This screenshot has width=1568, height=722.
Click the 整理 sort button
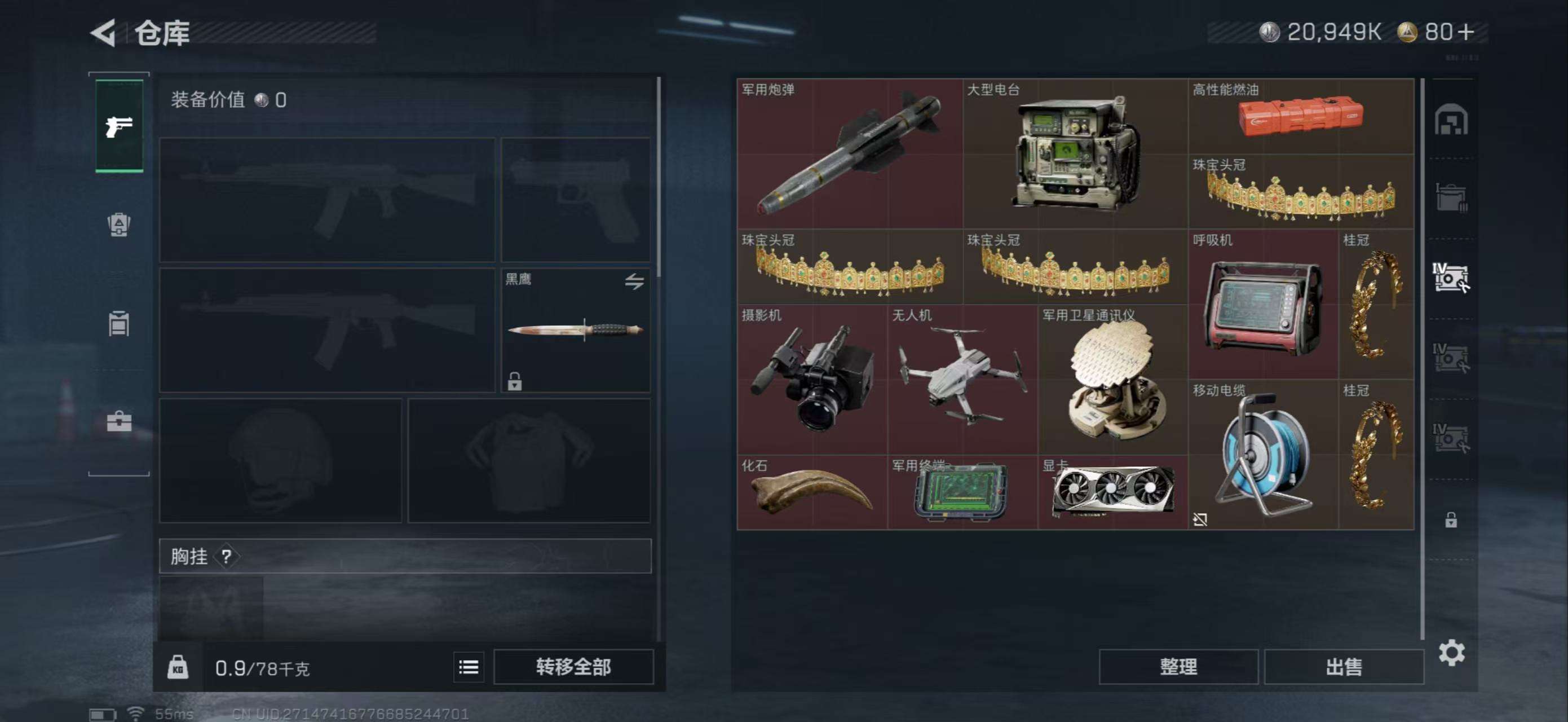click(1178, 667)
